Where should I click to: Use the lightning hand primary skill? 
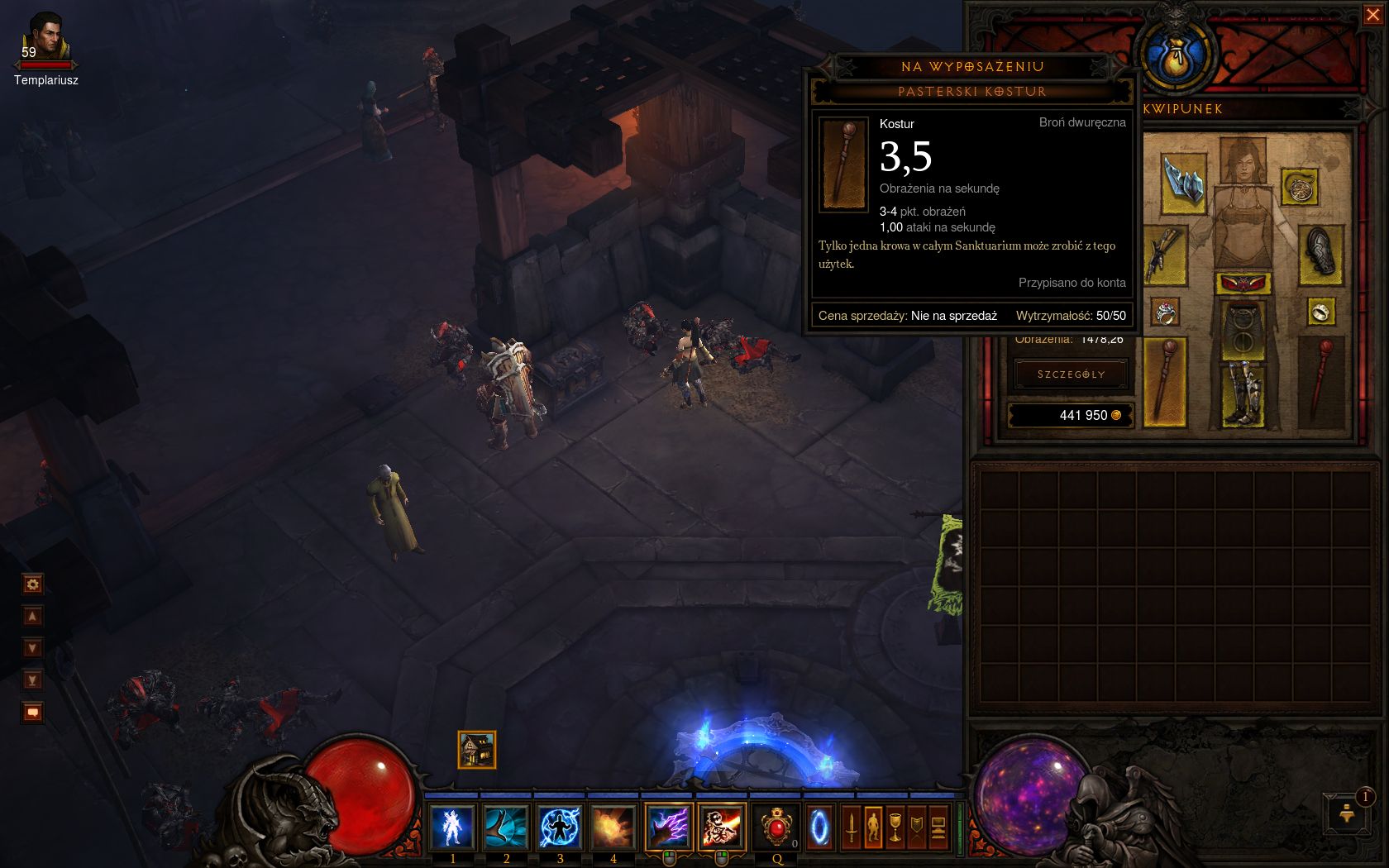pos(668,827)
